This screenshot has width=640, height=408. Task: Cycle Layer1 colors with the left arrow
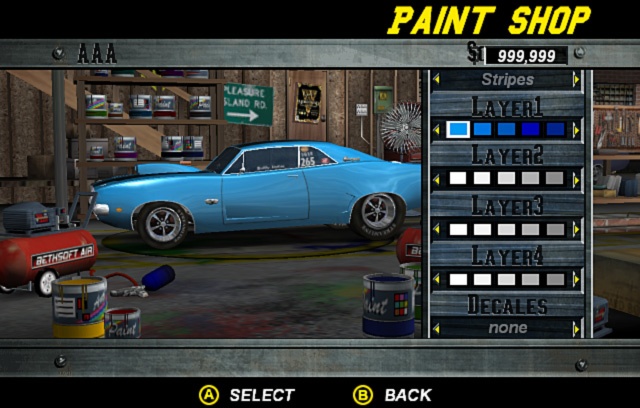click(x=436, y=129)
